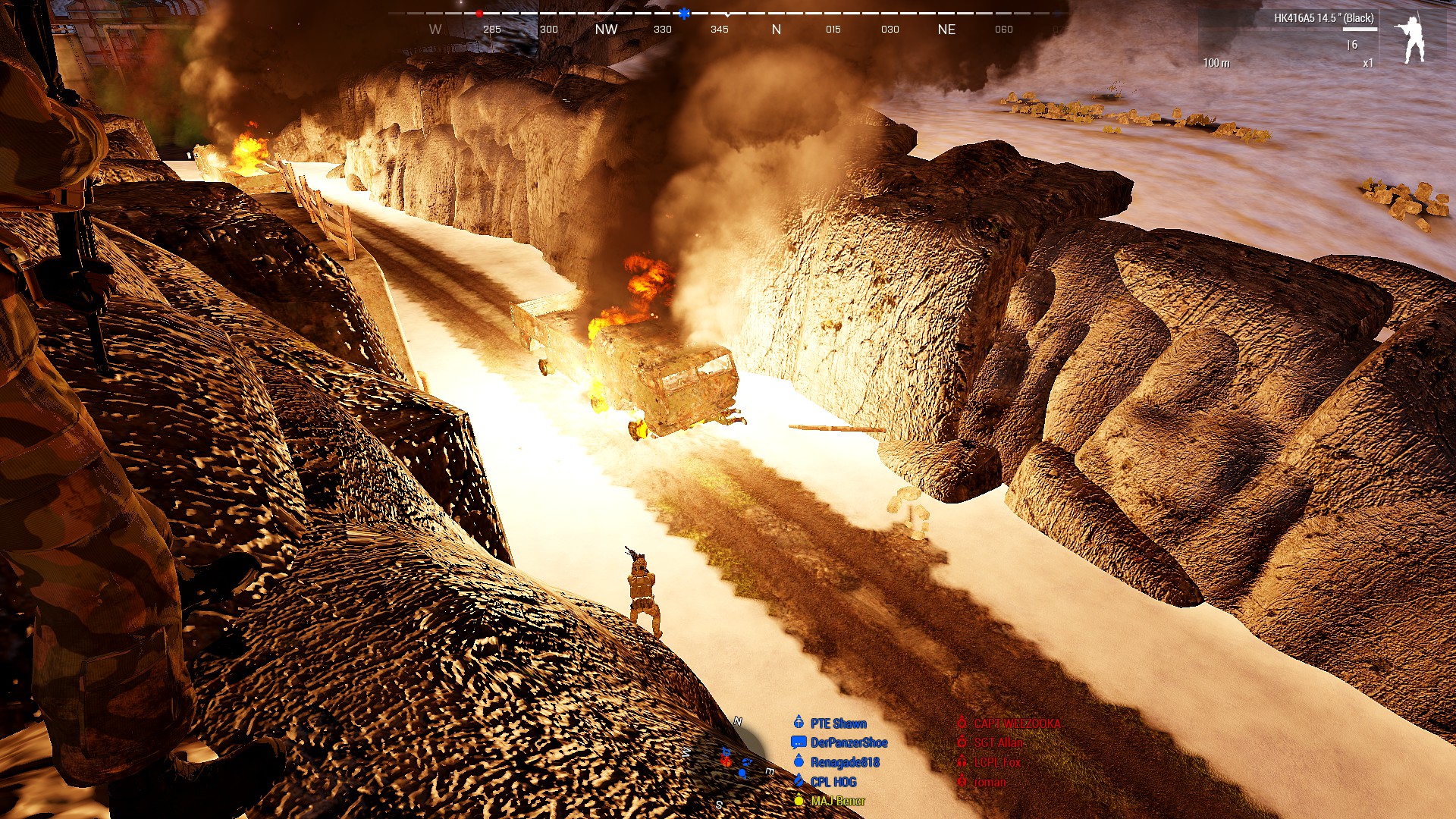Click SGT Allan's red team entry
Image resolution: width=1456 pixels, height=819 pixels.
pyautogui.click(x=998, y=742)
